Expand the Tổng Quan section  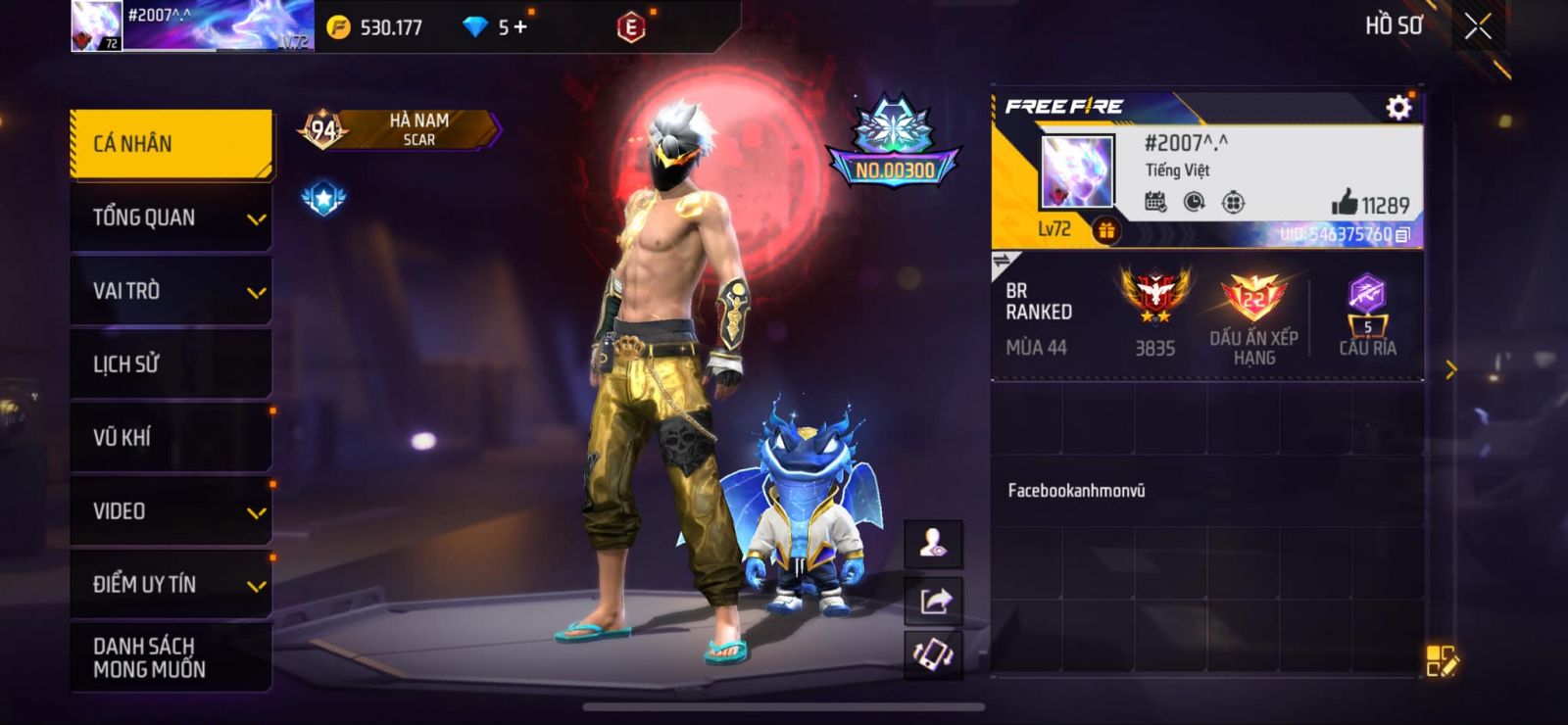tap(171, 217)
